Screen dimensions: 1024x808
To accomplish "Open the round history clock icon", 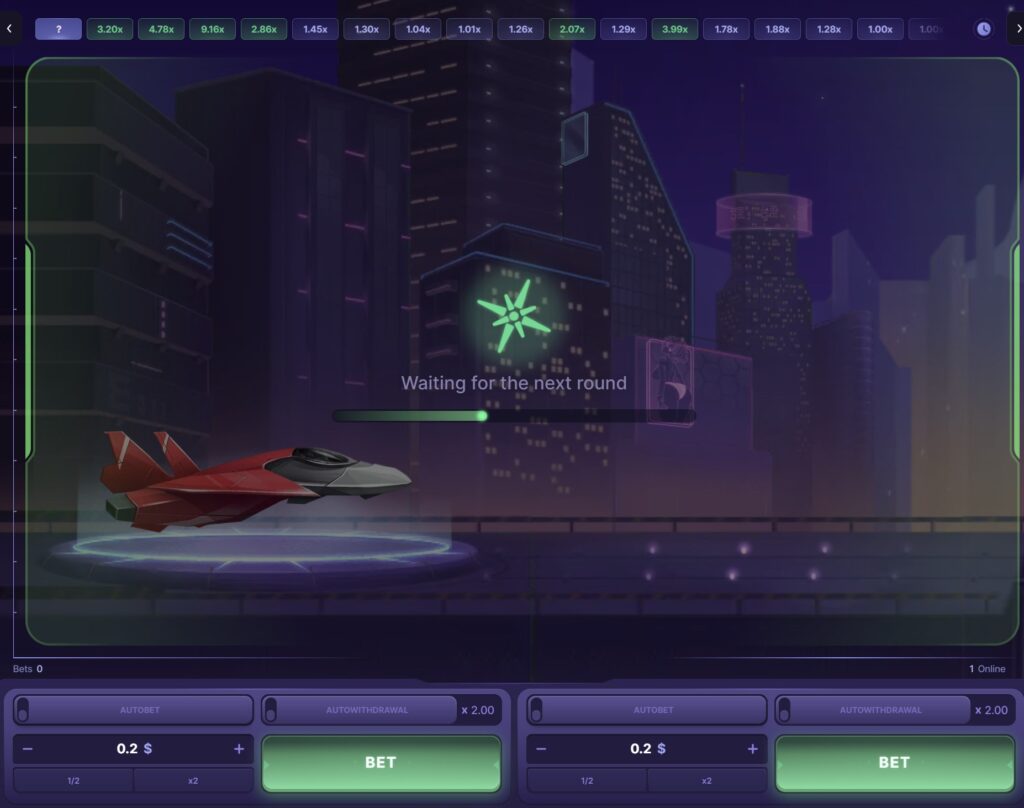I will tap(983, 29).
